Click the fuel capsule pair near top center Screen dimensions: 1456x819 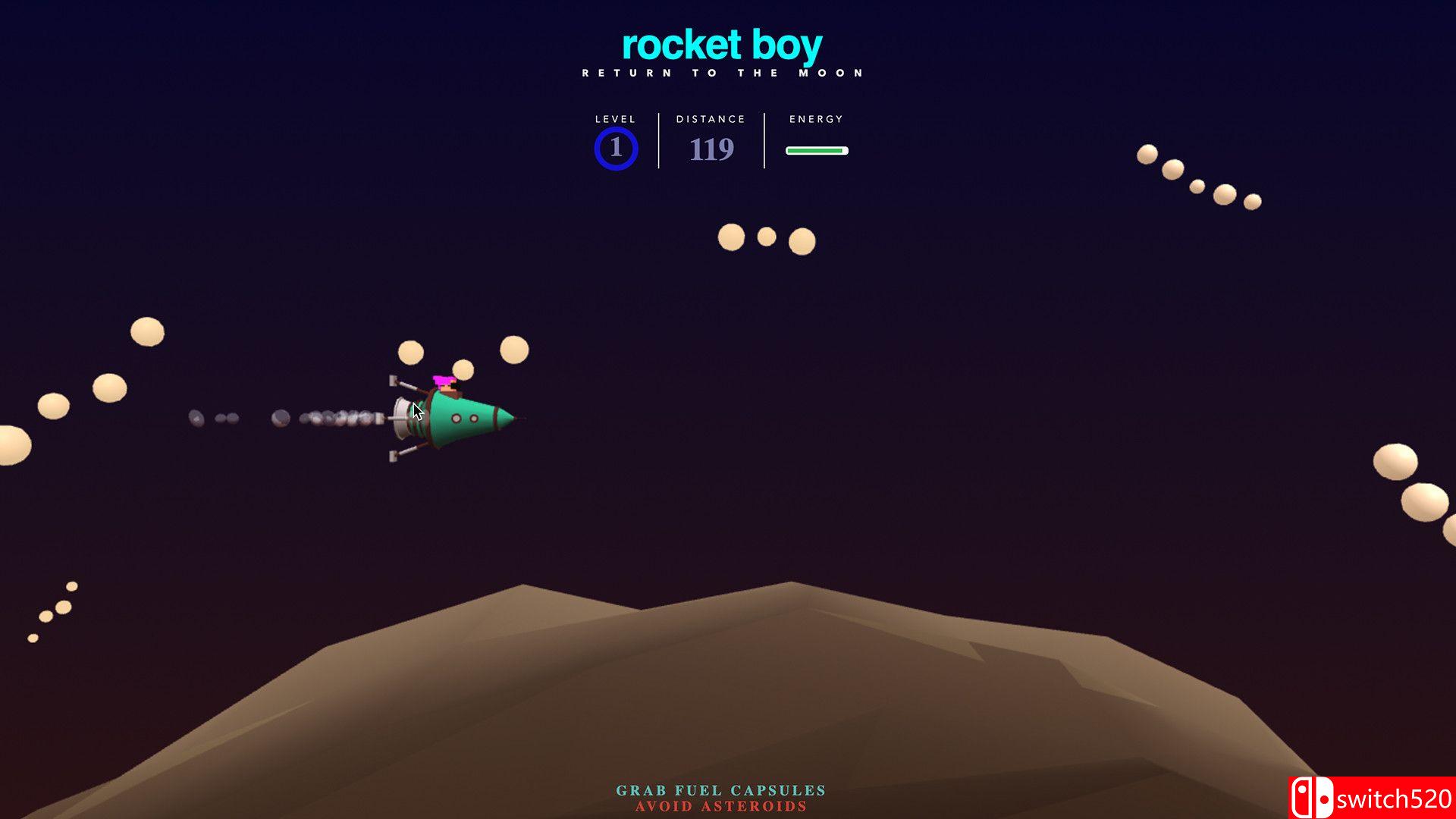(x=766, y=237)
